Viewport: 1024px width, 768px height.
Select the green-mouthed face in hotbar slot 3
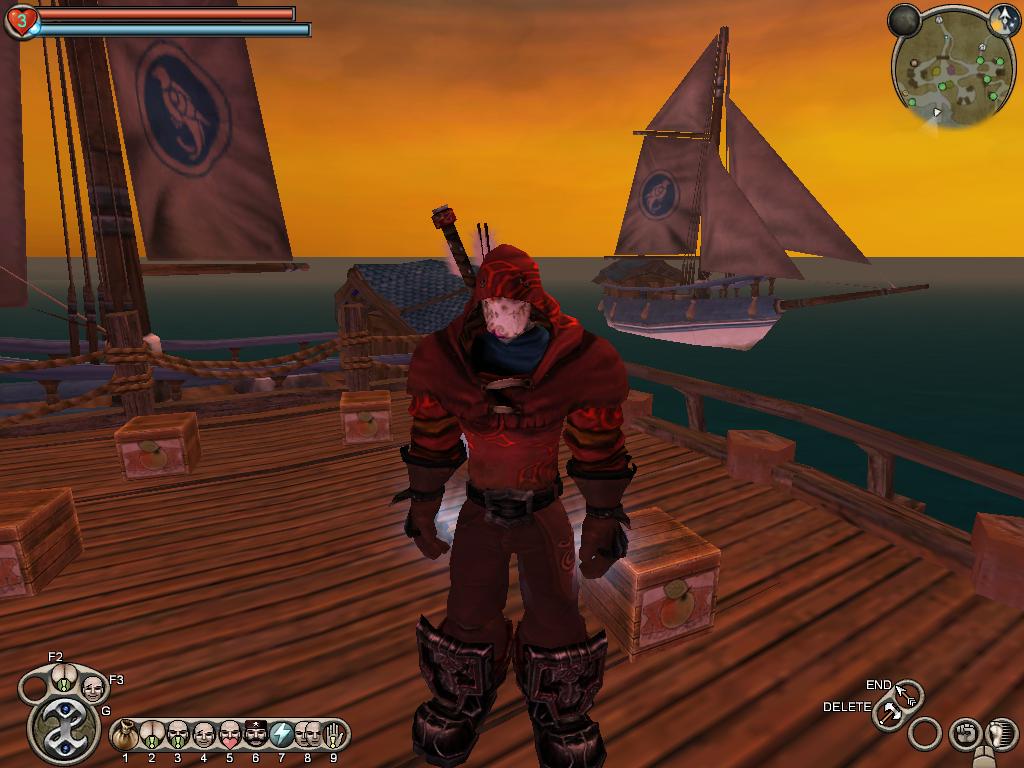(178, 735)
